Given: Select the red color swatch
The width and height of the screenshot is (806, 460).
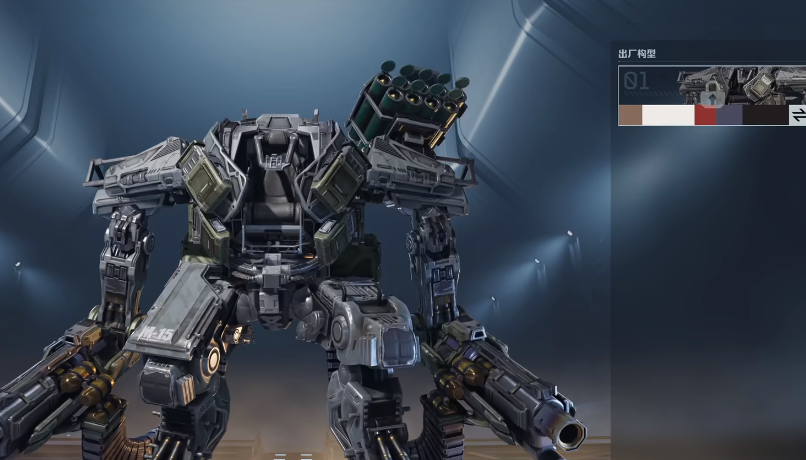Looking at the screenshot, I should click(x=706, y=116).
